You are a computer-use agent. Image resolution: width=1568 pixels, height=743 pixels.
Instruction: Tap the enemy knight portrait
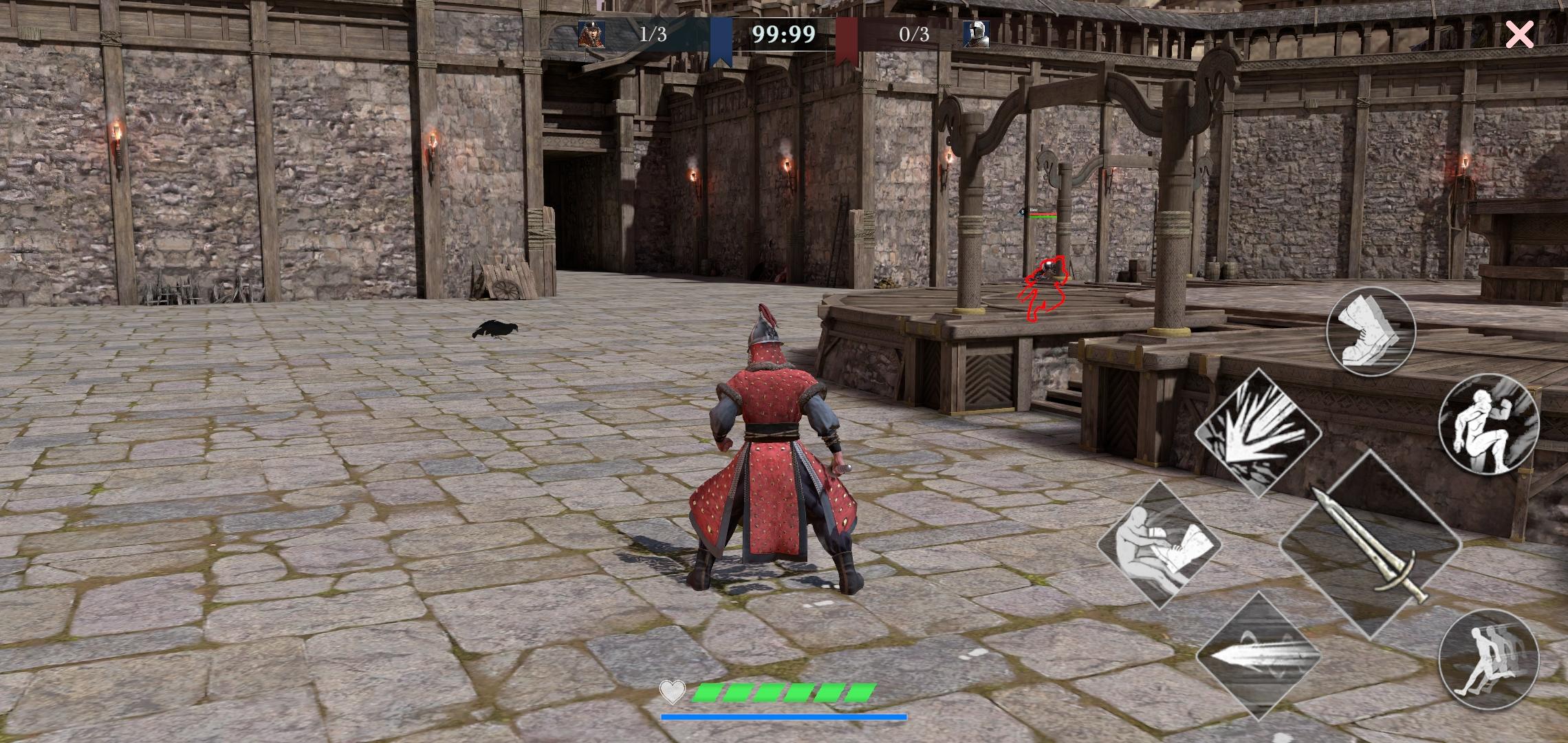coord(982,33)
